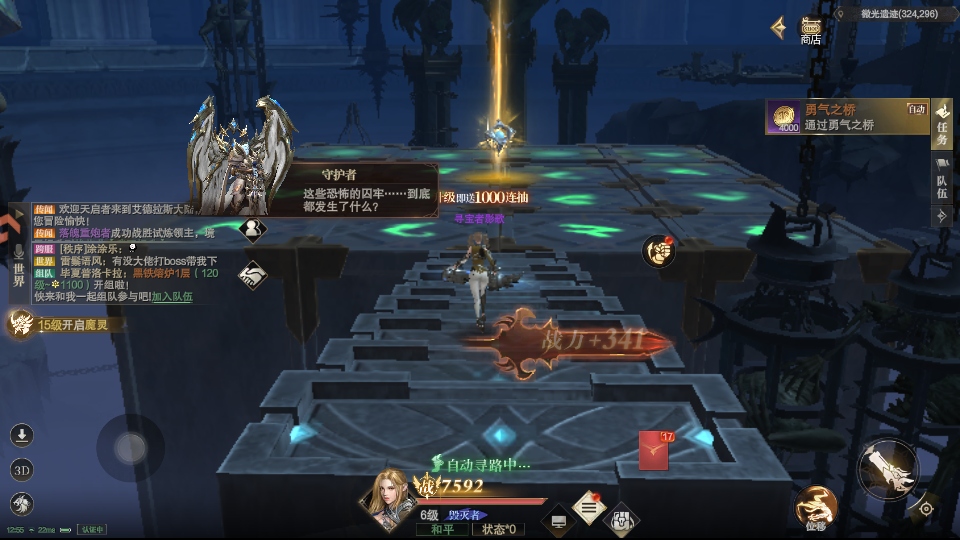The image size is (960, 540).
Task: Collapse the quest side panel arrow
Action: (941, 218)
